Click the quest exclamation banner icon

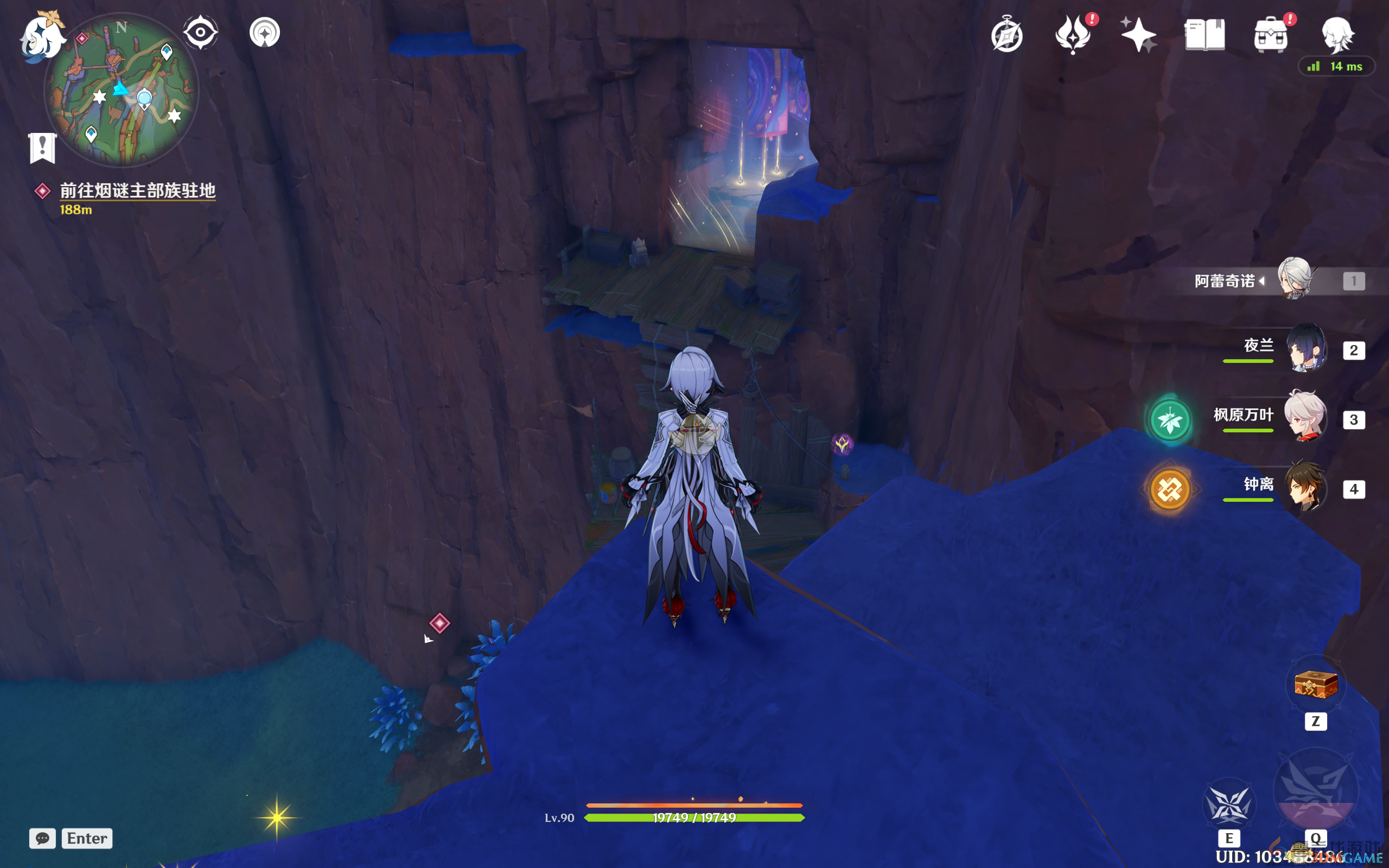[42, 148]
